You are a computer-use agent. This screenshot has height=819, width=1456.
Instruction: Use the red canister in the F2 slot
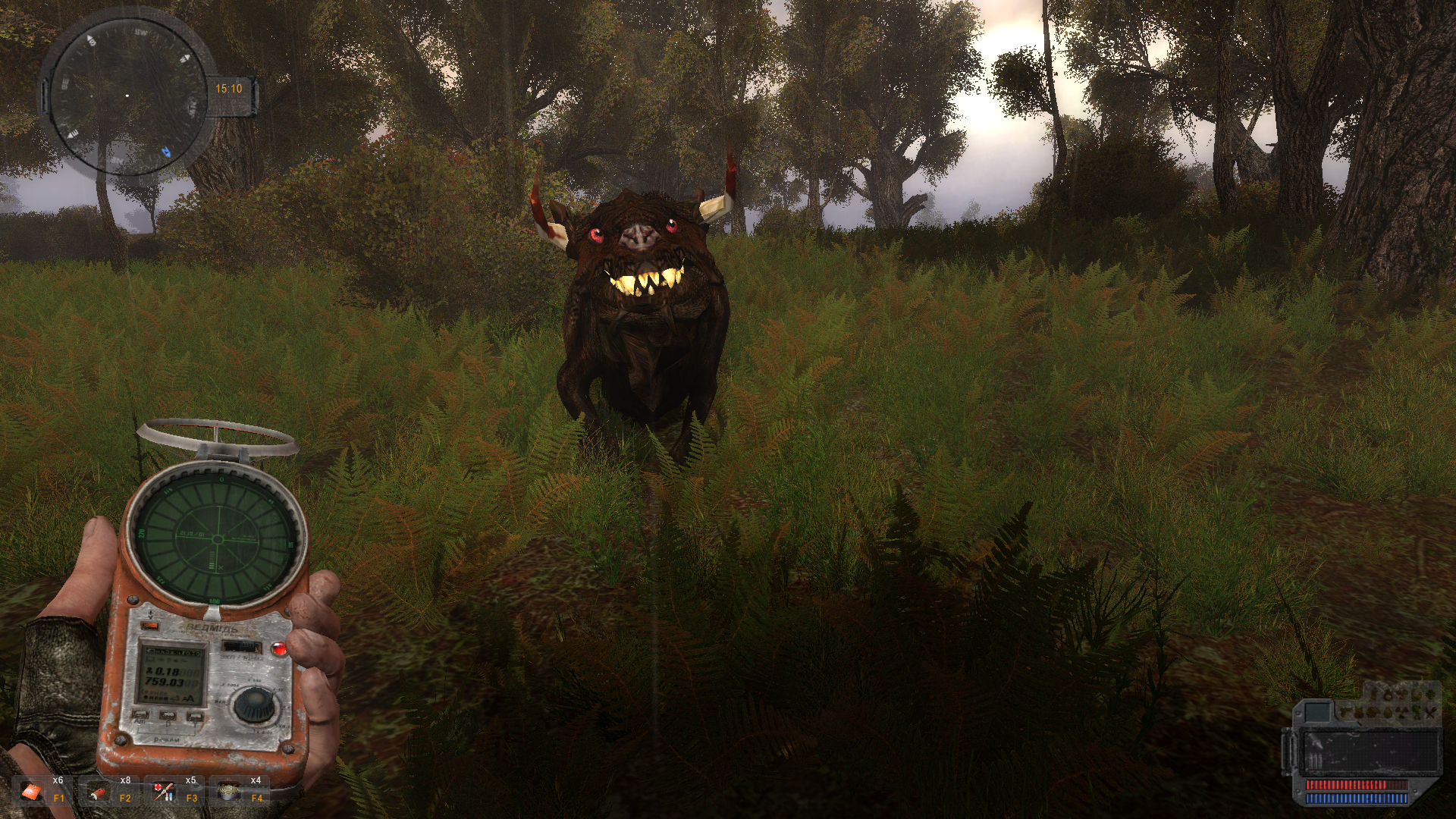[x=99, y=792]
